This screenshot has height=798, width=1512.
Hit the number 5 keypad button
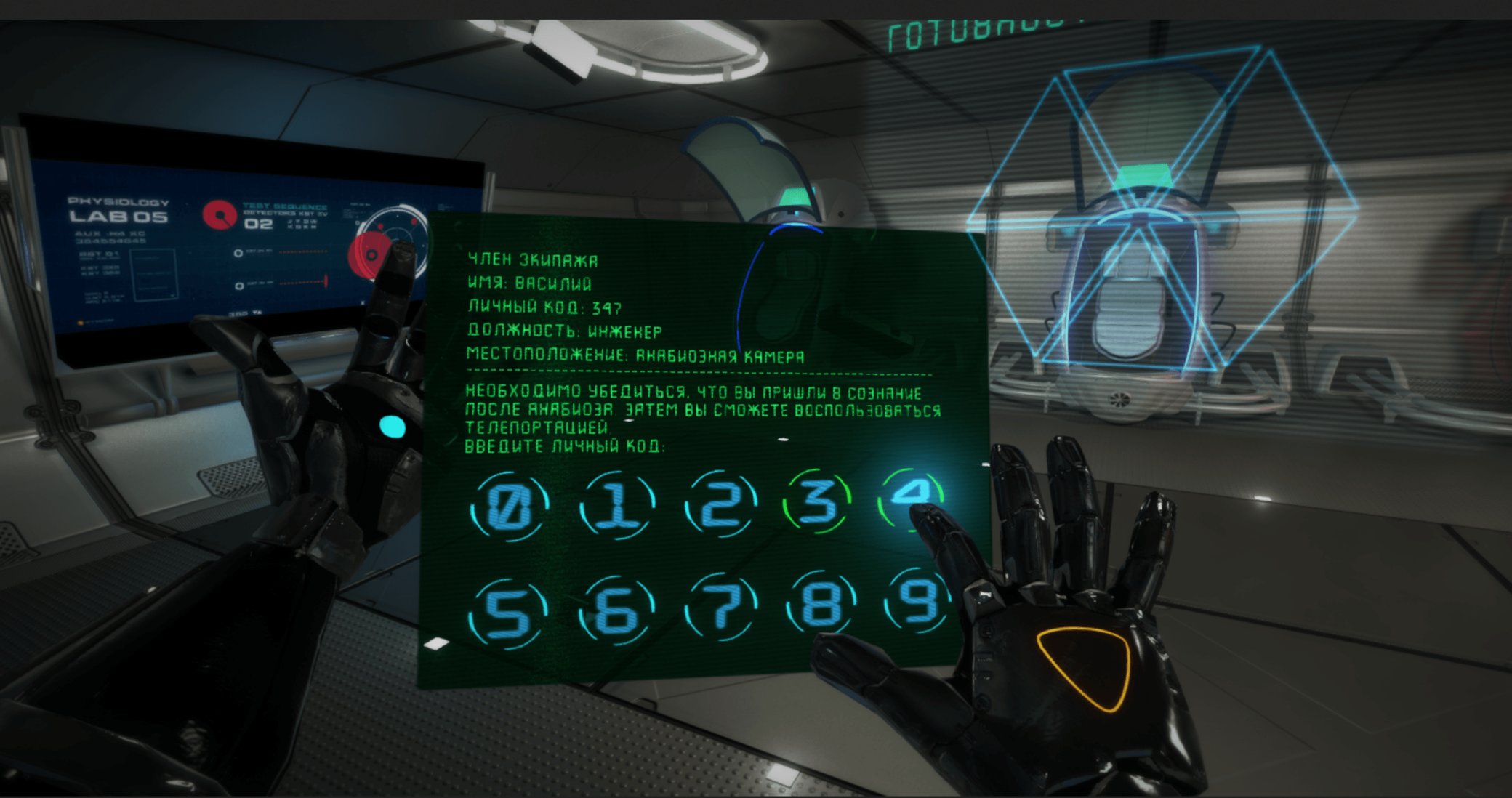pyautogui.click(x=508, y=613)
